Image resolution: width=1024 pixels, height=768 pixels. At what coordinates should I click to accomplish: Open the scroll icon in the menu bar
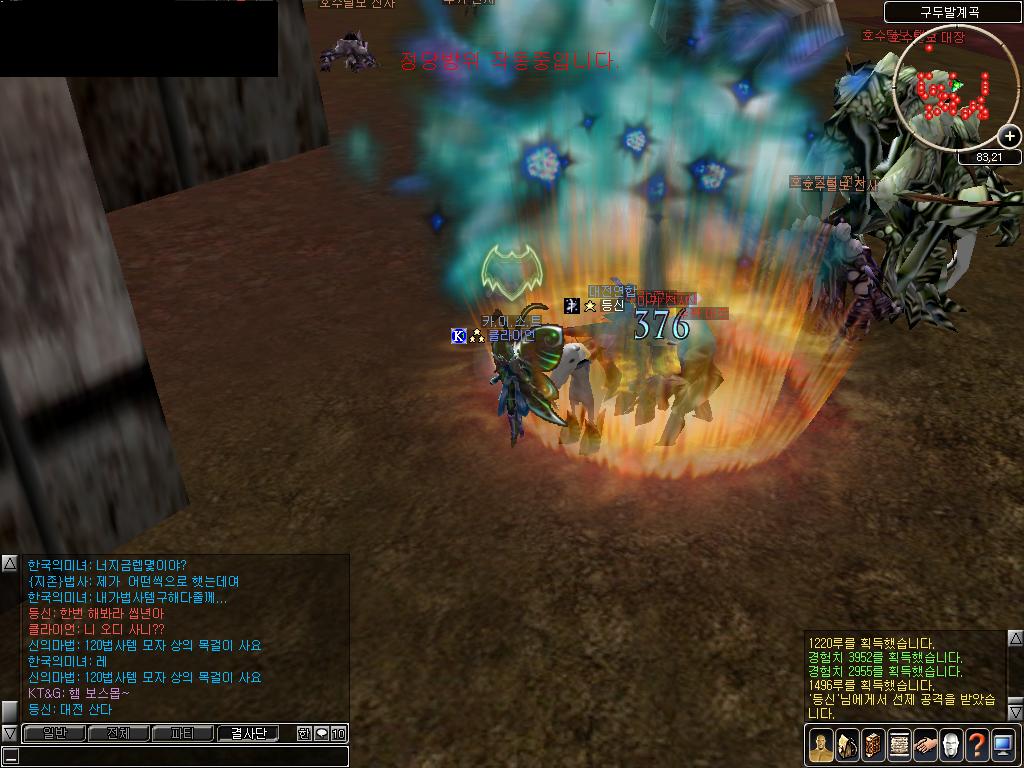(898, 744)
